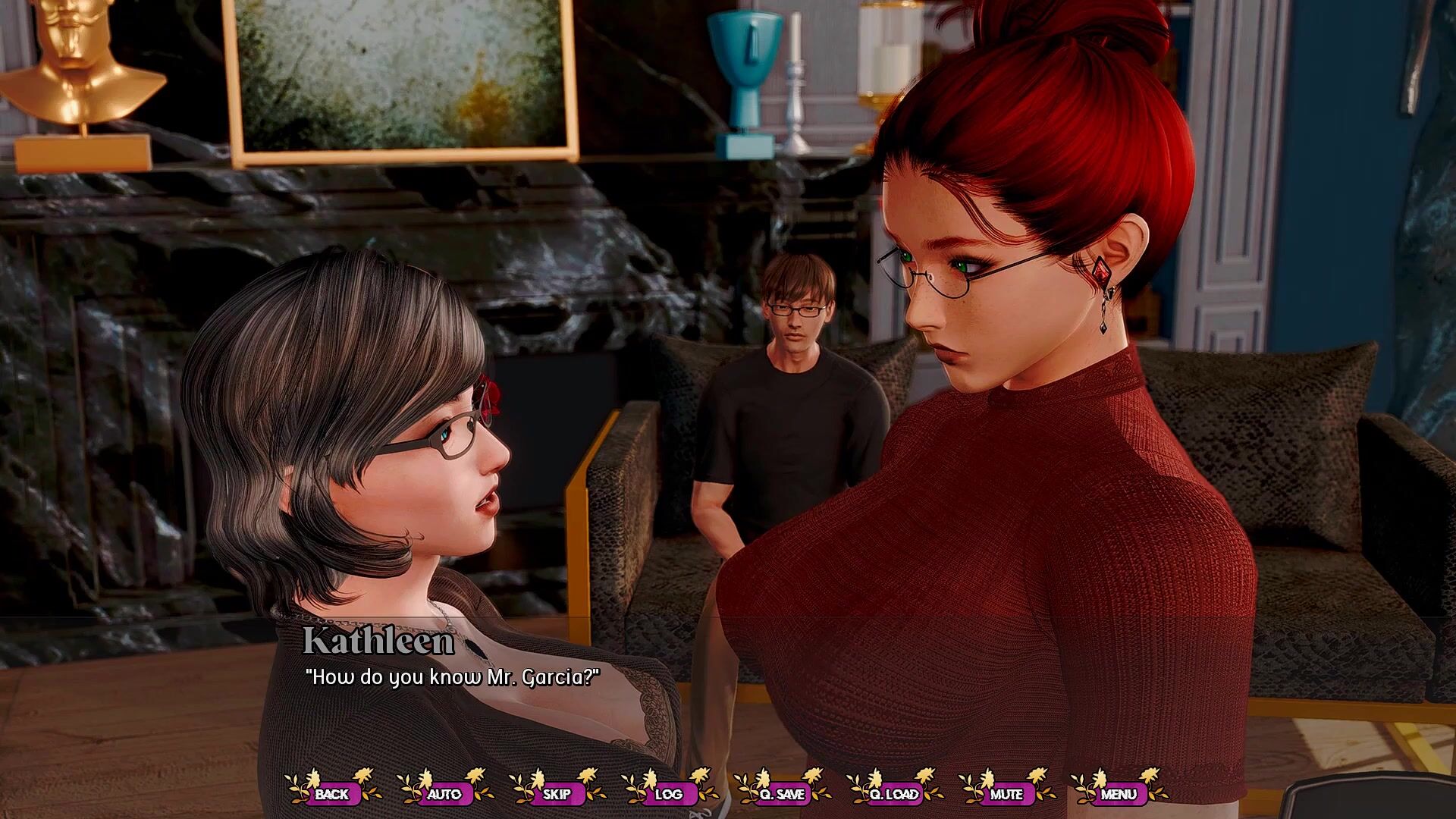Viewport: 1456px width, 819px height.
Task: Open the dialogue LOG
Action: pos(669,794)
